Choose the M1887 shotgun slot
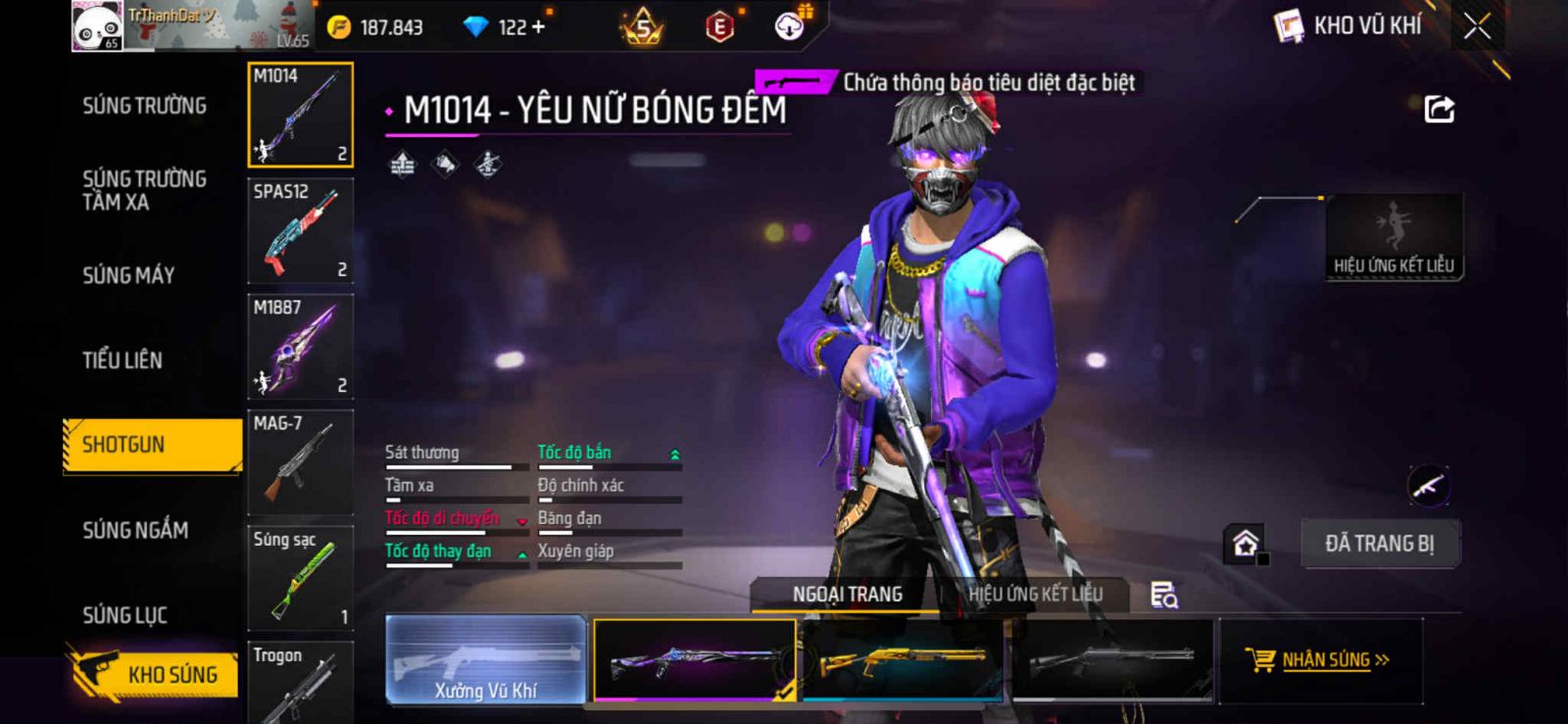The image size is (1568, 724). tap(300, 347)
